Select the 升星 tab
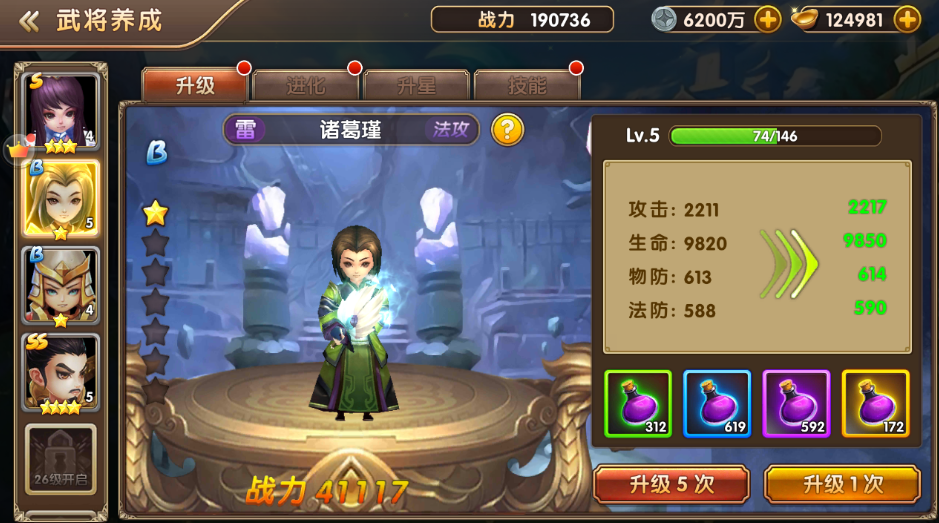This screenshot has height=523, width=939. point(416,86)
